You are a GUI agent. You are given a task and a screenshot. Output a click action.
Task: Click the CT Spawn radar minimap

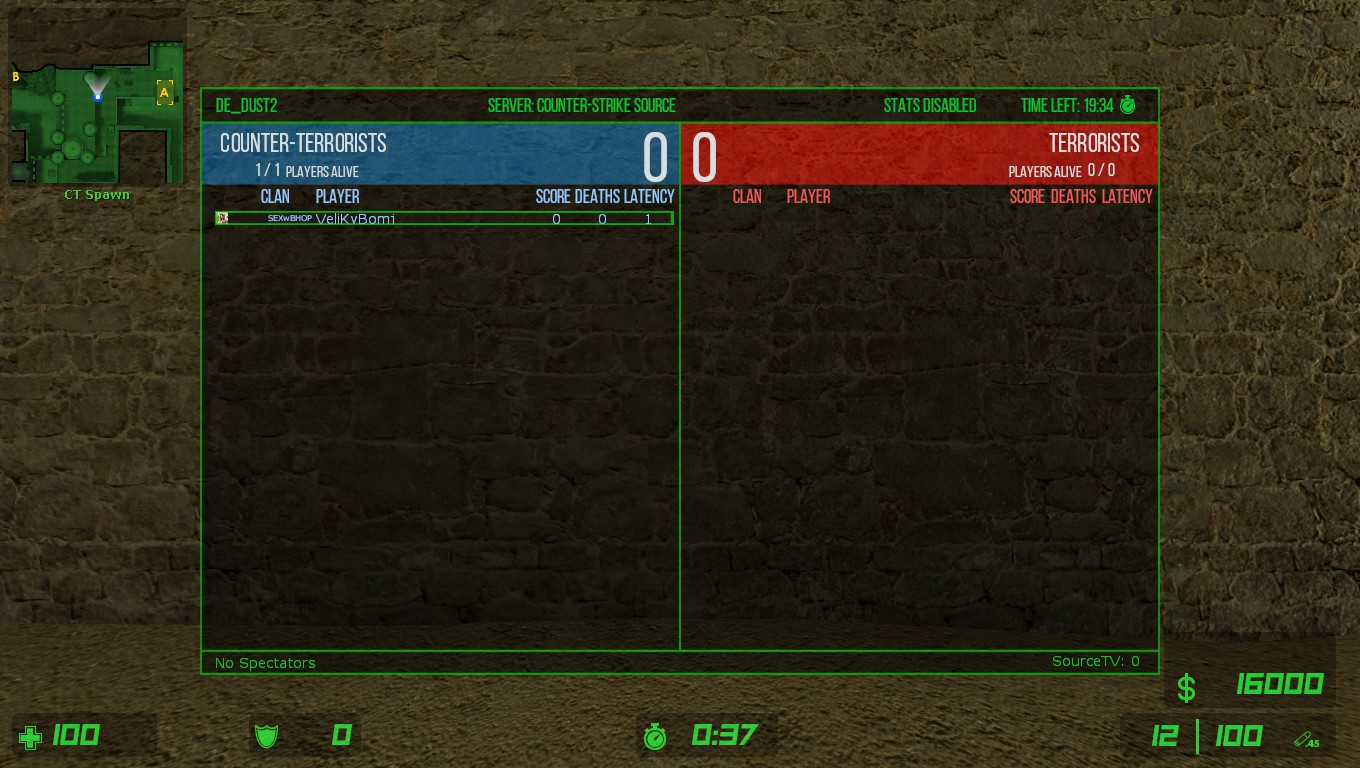(x=95, y=110)
